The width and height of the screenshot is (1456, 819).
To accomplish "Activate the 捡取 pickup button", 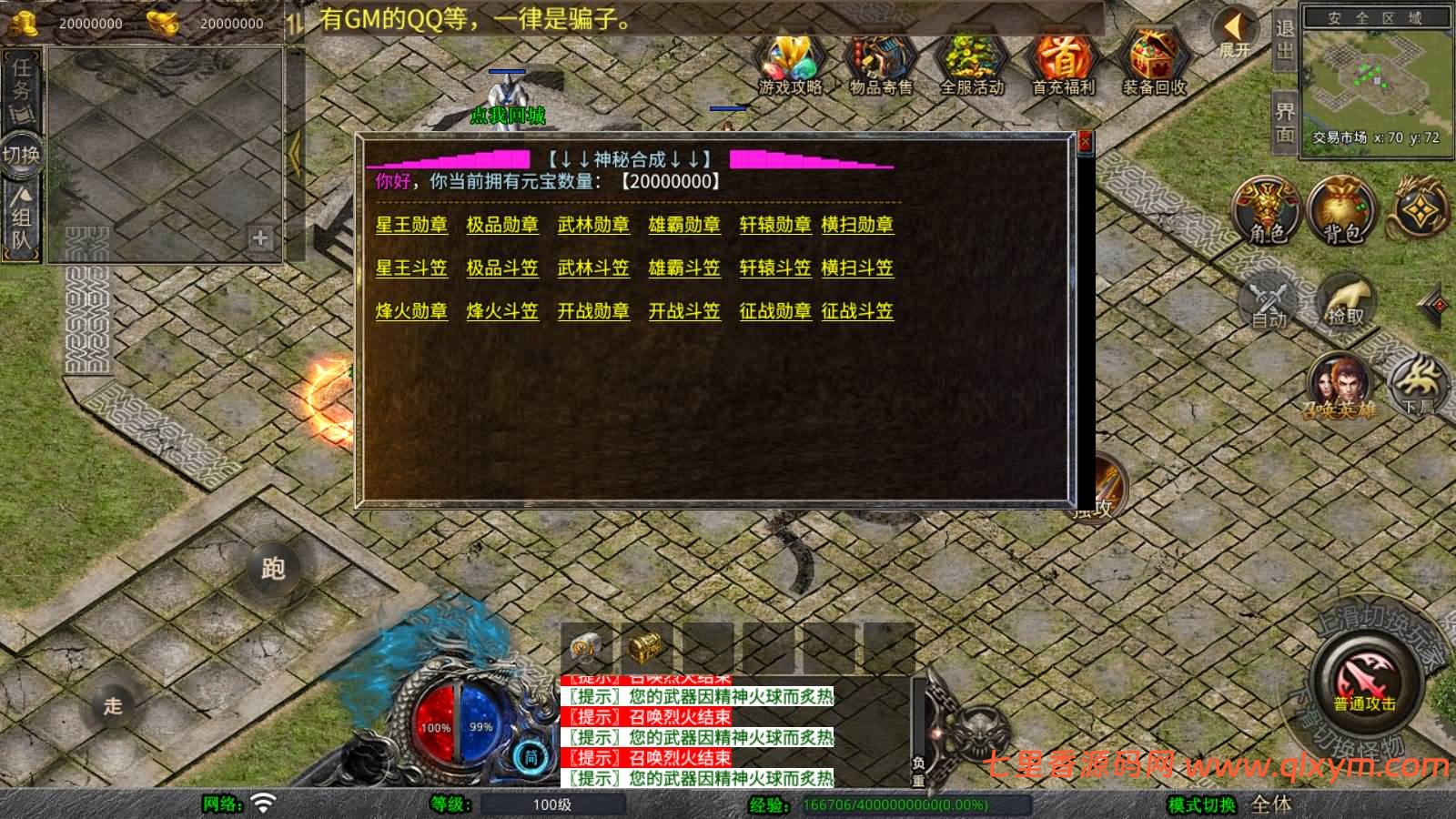I will click(x=1346, y=300).
